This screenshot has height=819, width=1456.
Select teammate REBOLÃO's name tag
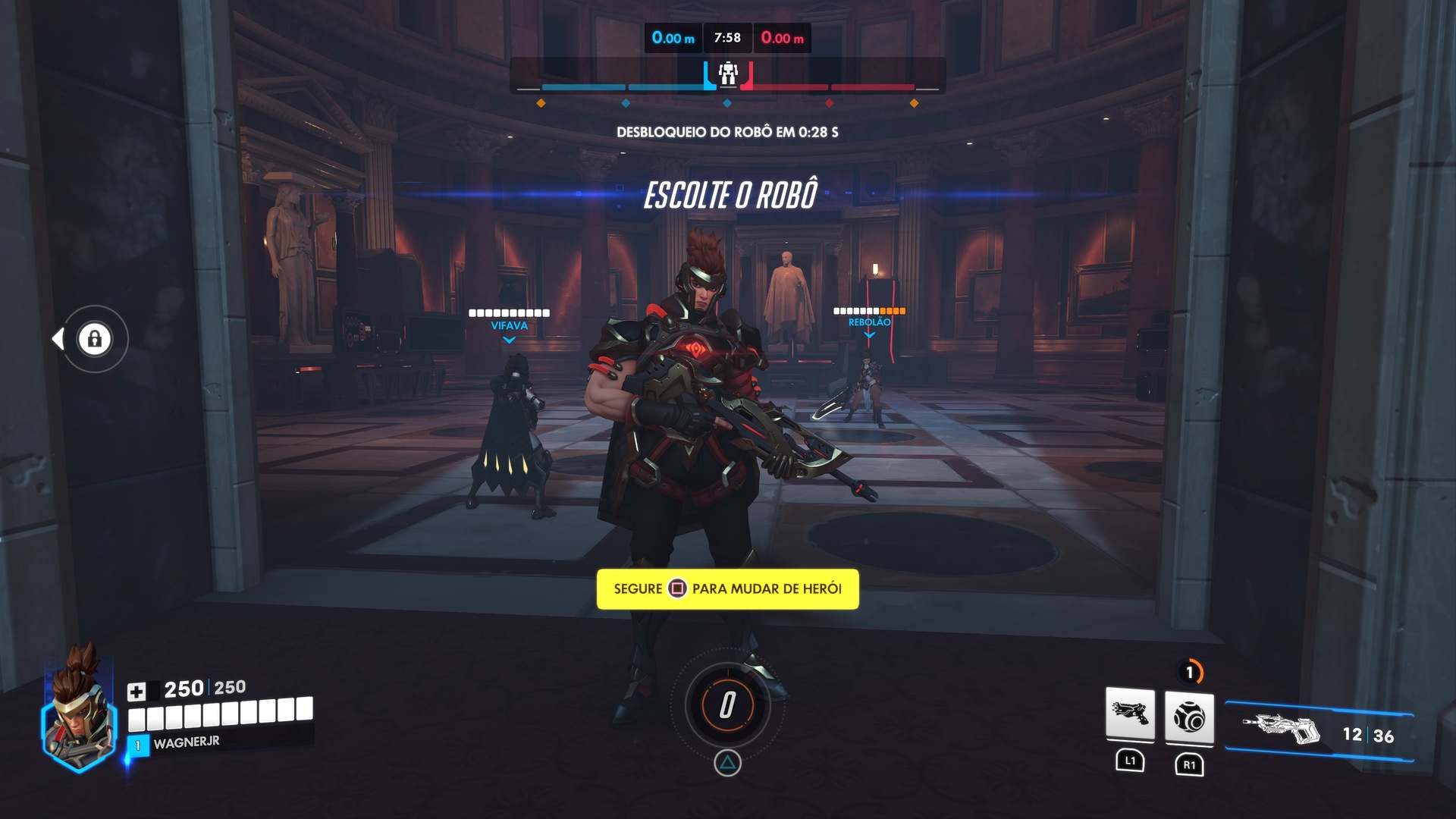pos(869,322)
